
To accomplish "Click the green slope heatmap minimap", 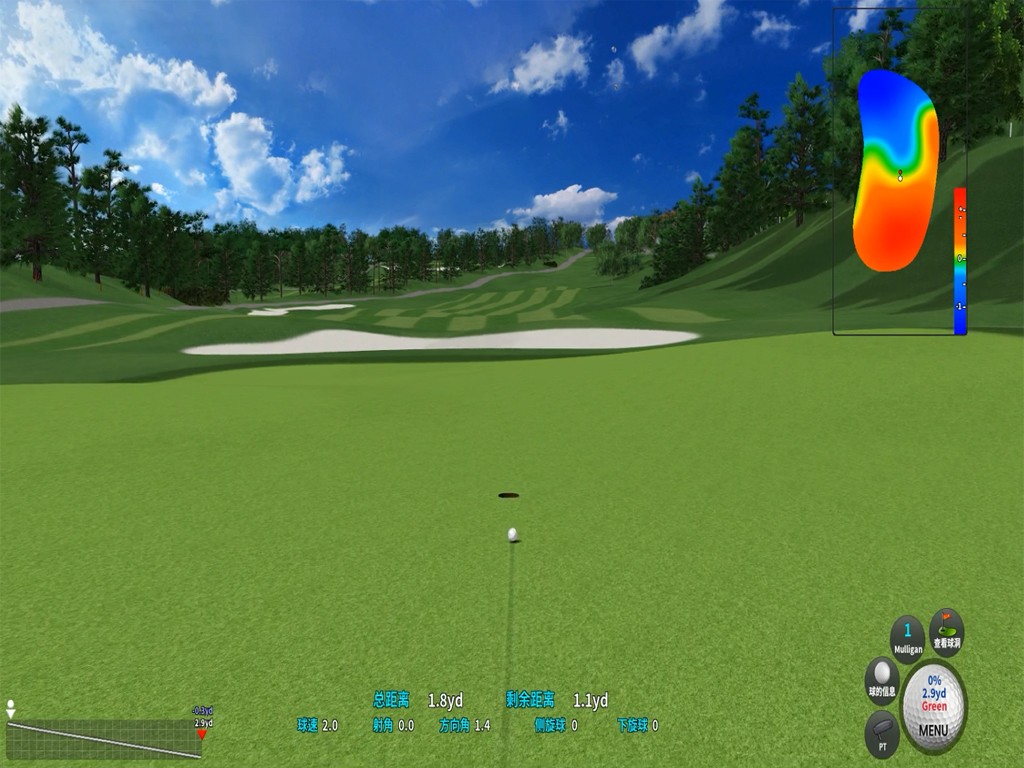I will (x=896, y=172).
